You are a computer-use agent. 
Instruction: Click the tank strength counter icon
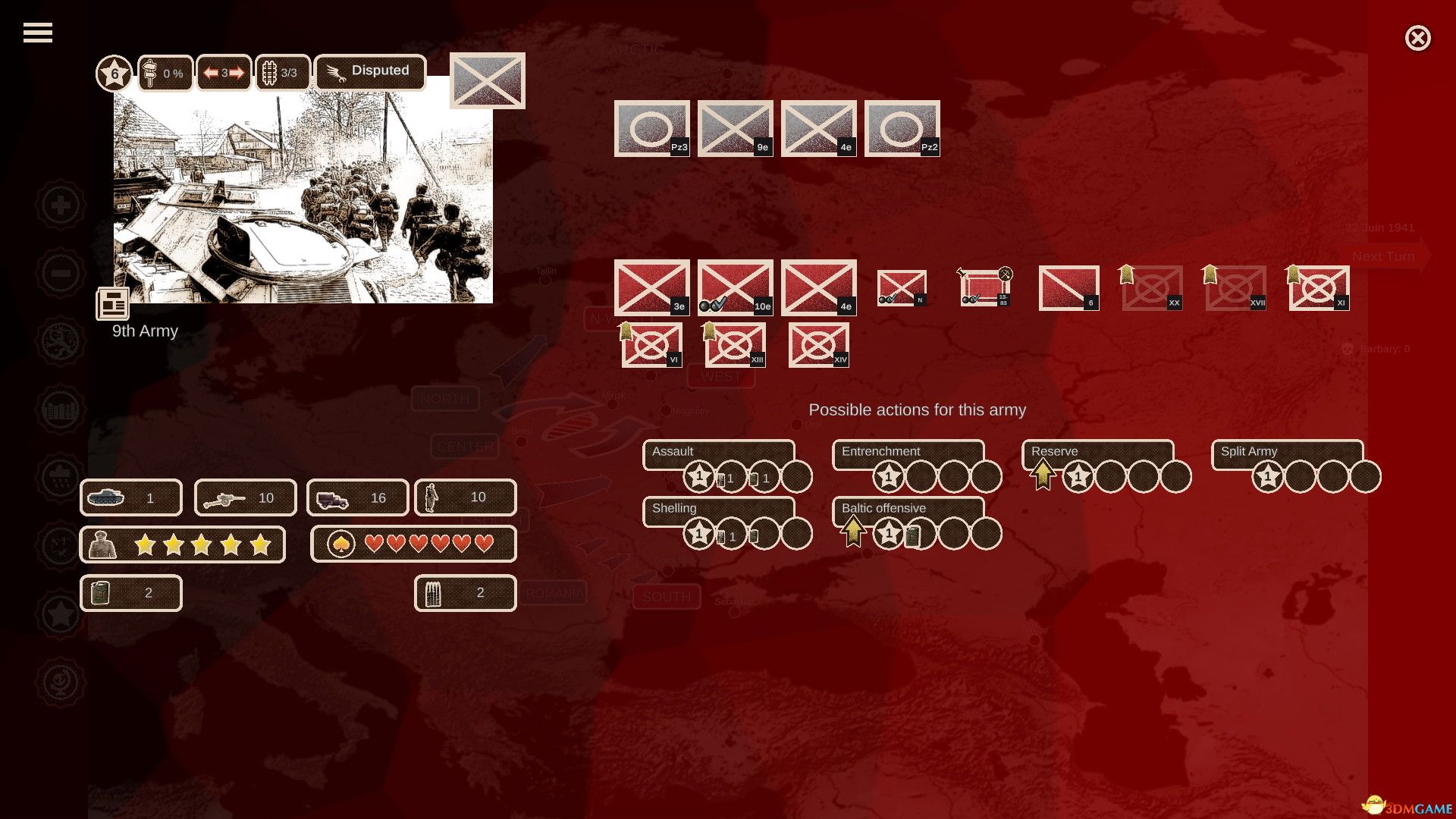pyautogui.click(x=106, y=497)
